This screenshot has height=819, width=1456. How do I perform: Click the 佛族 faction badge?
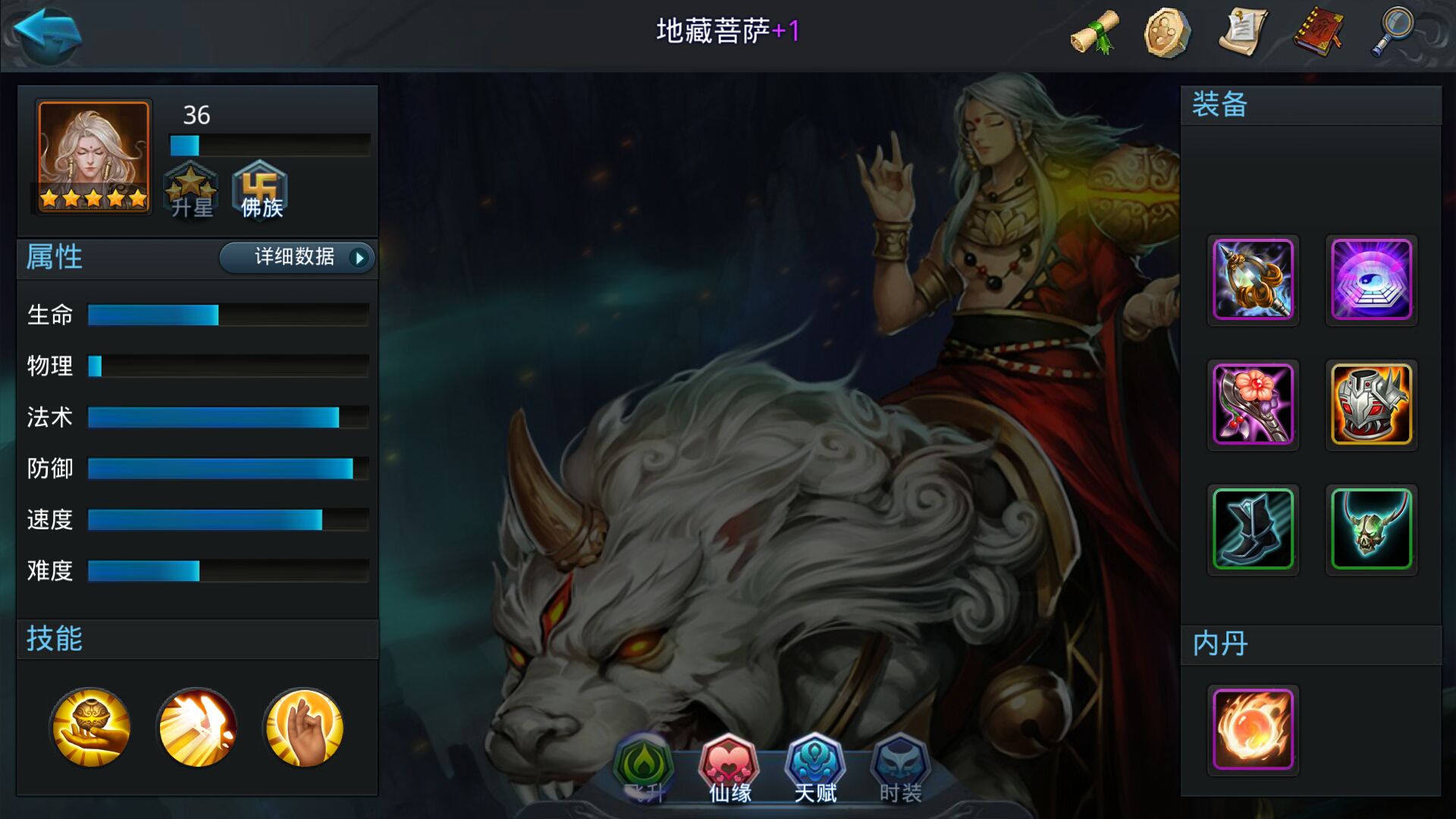tap(260, 190)
